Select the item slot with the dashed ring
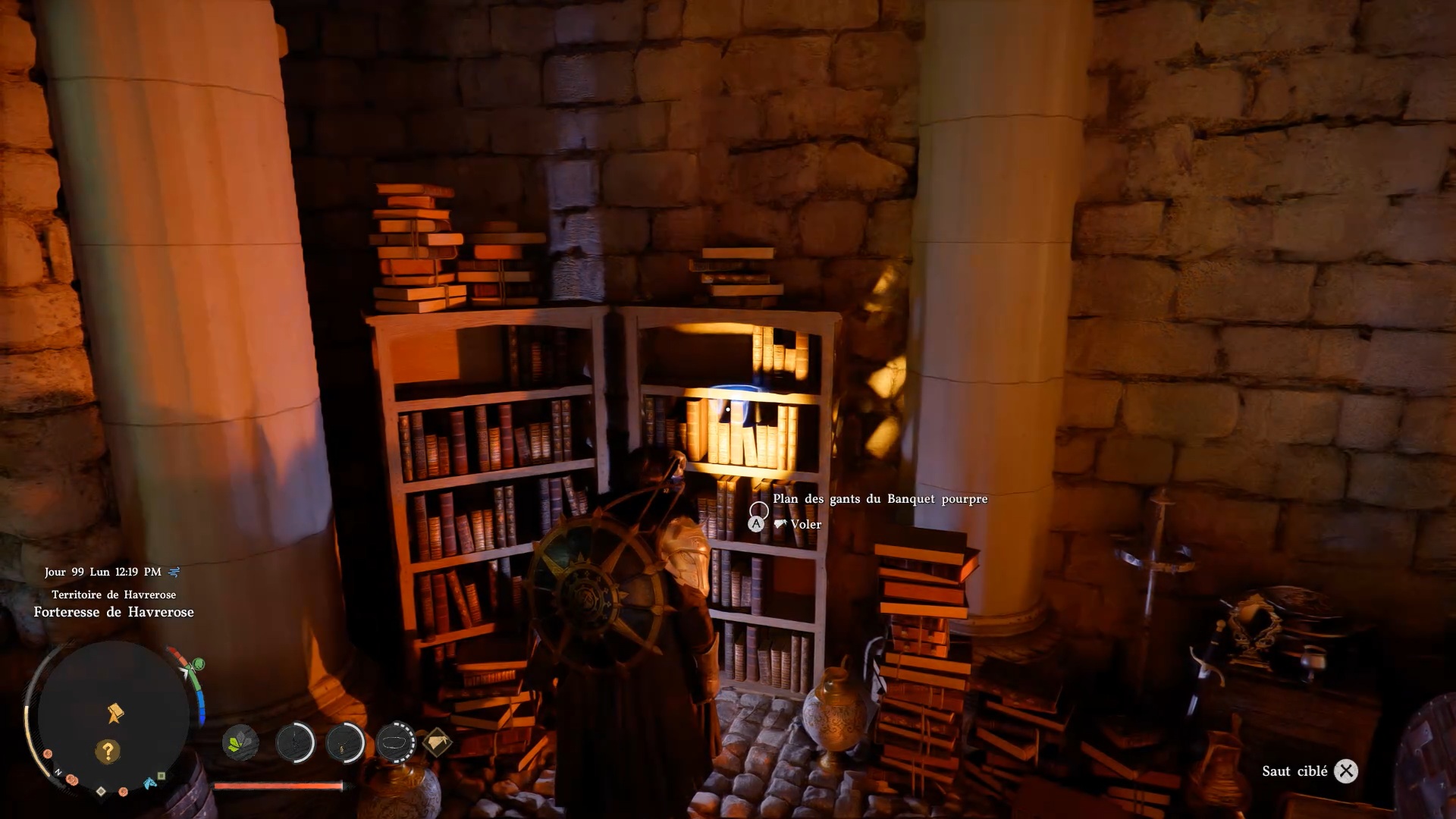The height and width of the screenshot is (819, 1456). coord(395,742)
